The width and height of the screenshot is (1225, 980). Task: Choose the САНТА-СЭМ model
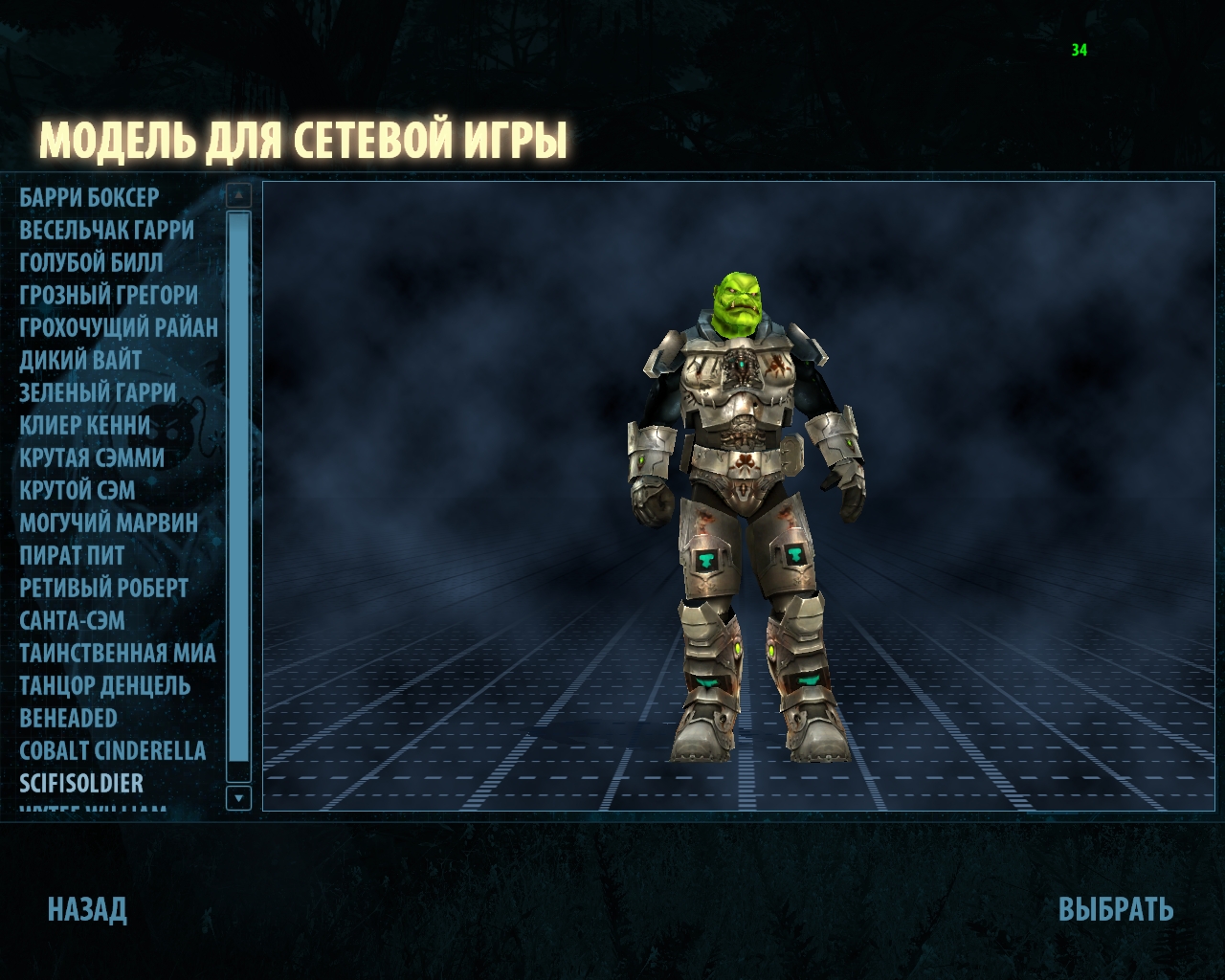click(x=72, y=621)
